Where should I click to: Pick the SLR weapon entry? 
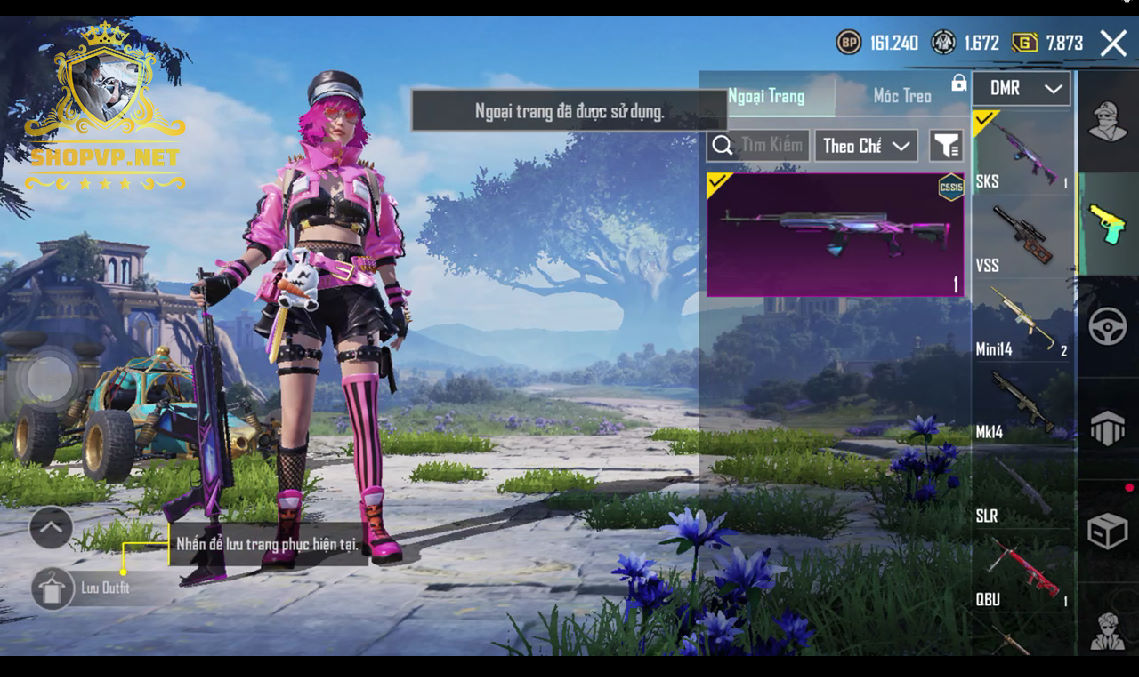point(1022,488)
